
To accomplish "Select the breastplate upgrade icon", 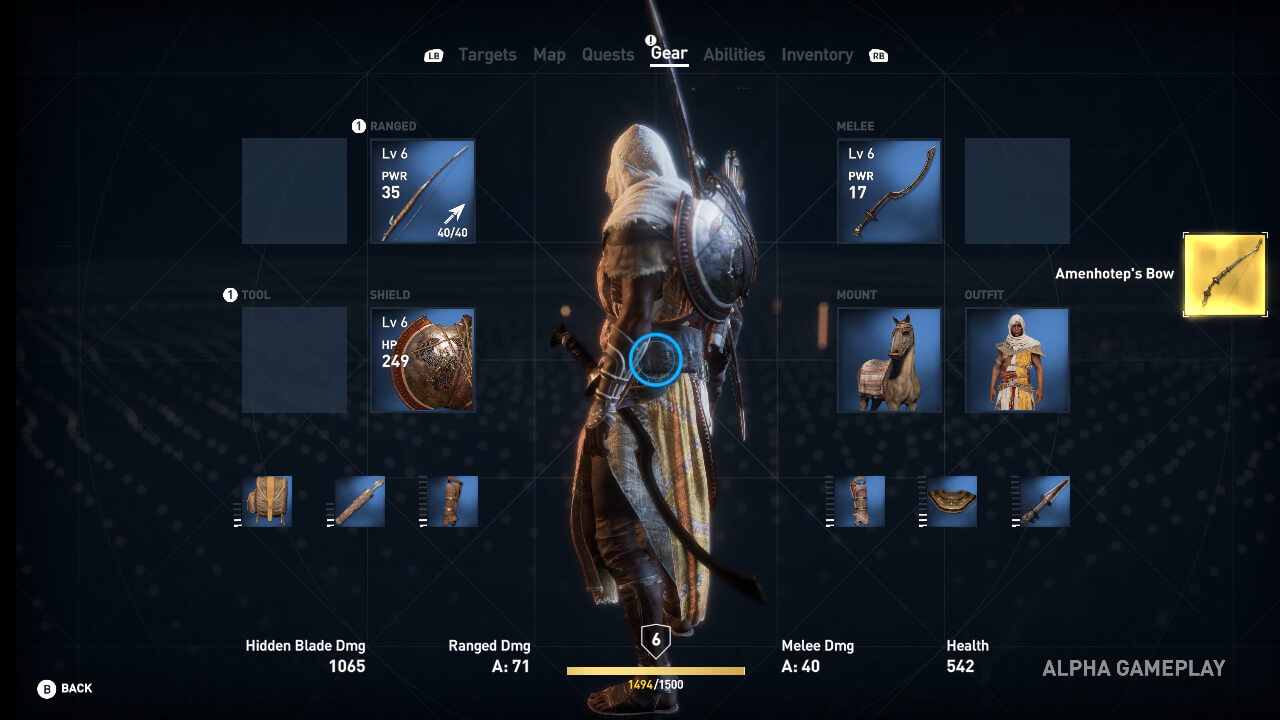I will [952, 501].
